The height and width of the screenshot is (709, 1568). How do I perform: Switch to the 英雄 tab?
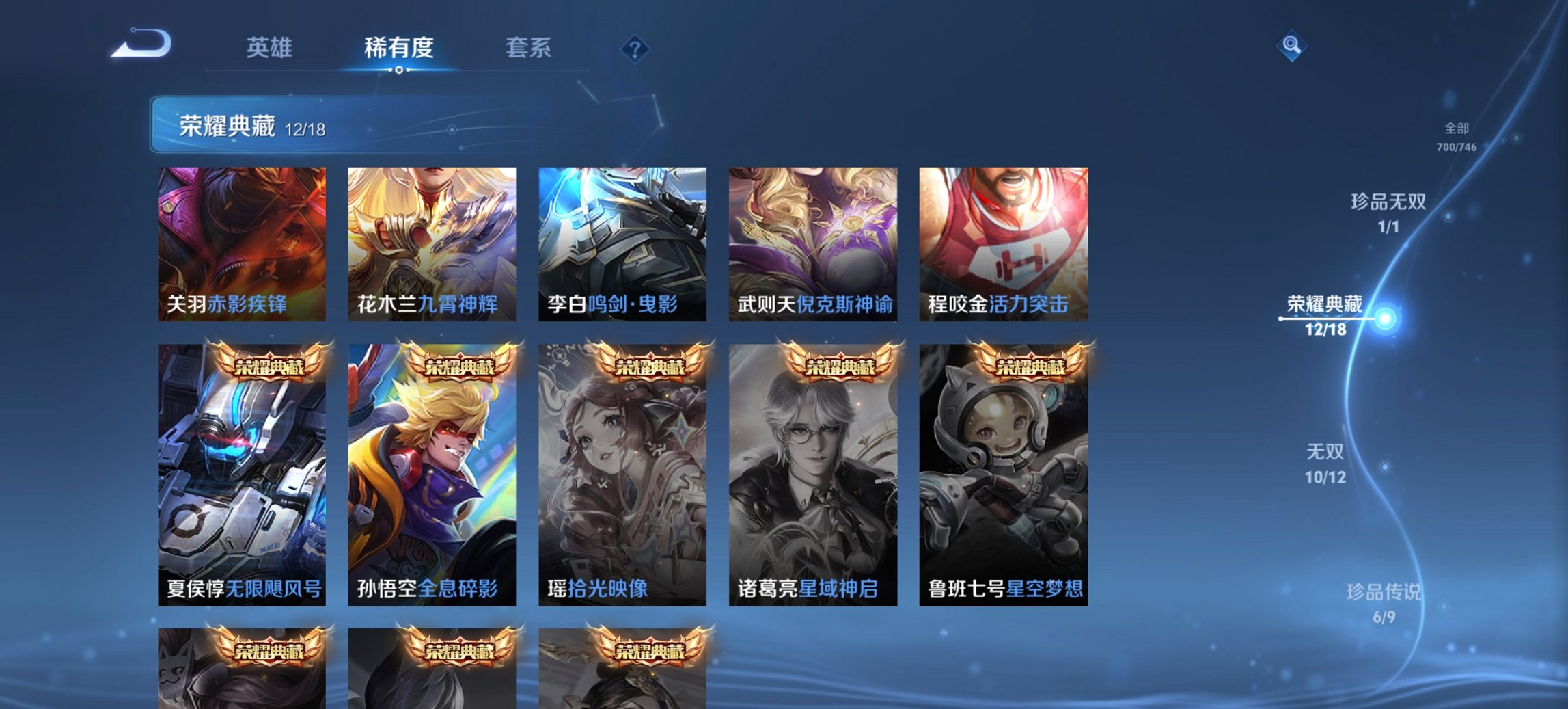[x=269, y=48]
